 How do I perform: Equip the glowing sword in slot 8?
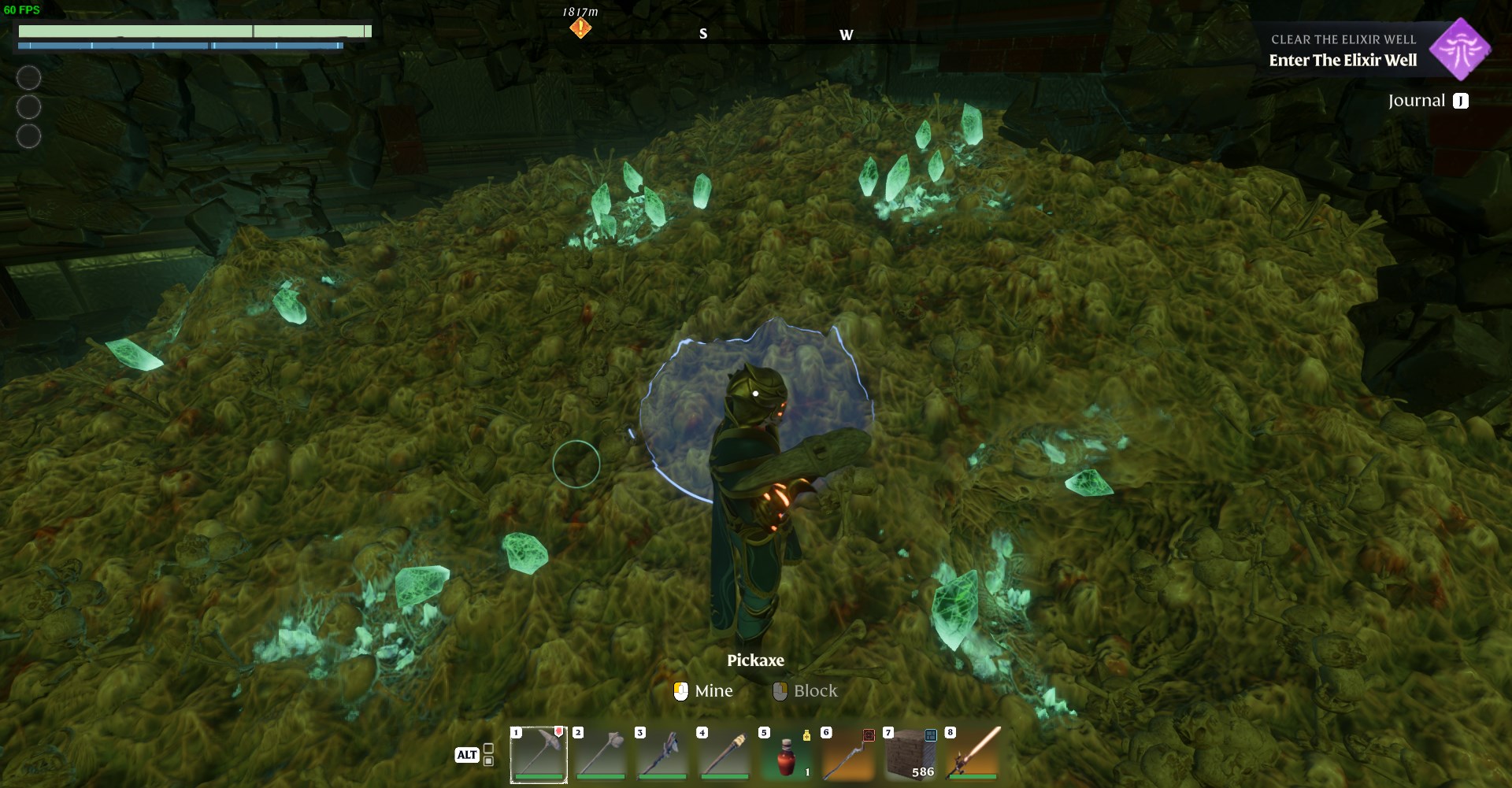click(x=973, y=754)
